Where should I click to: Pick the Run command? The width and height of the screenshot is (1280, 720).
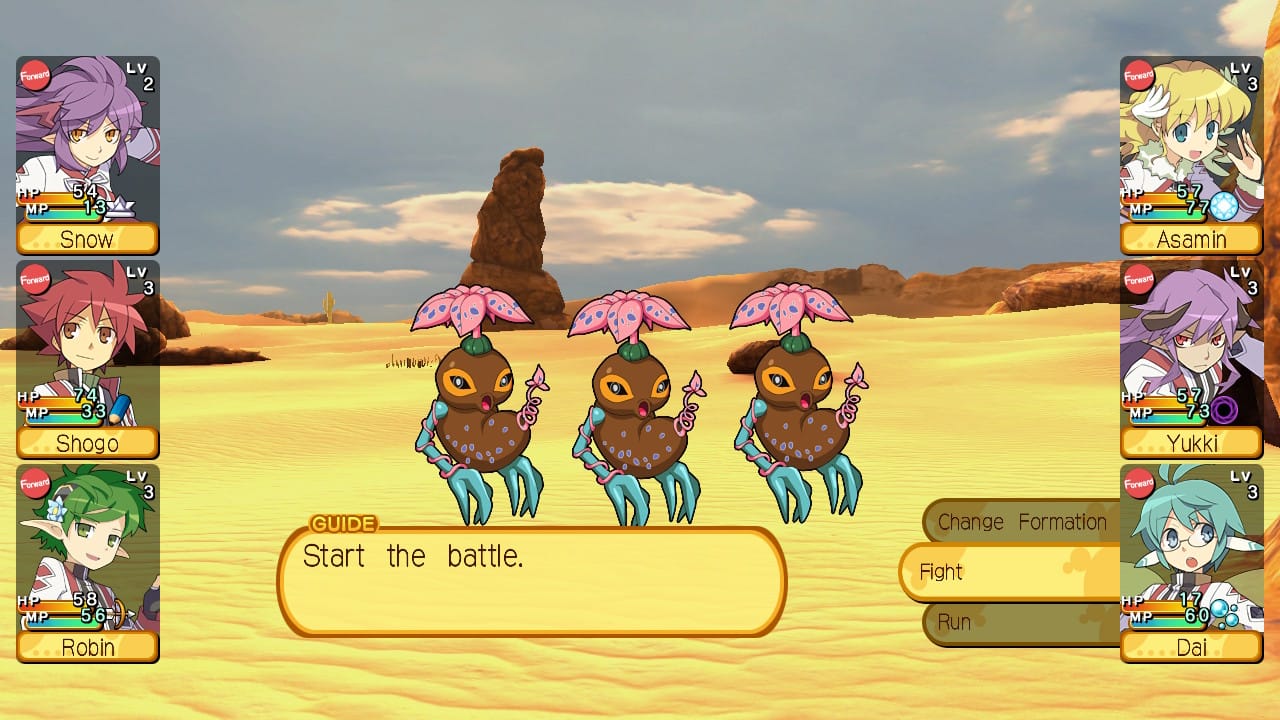1018,622
